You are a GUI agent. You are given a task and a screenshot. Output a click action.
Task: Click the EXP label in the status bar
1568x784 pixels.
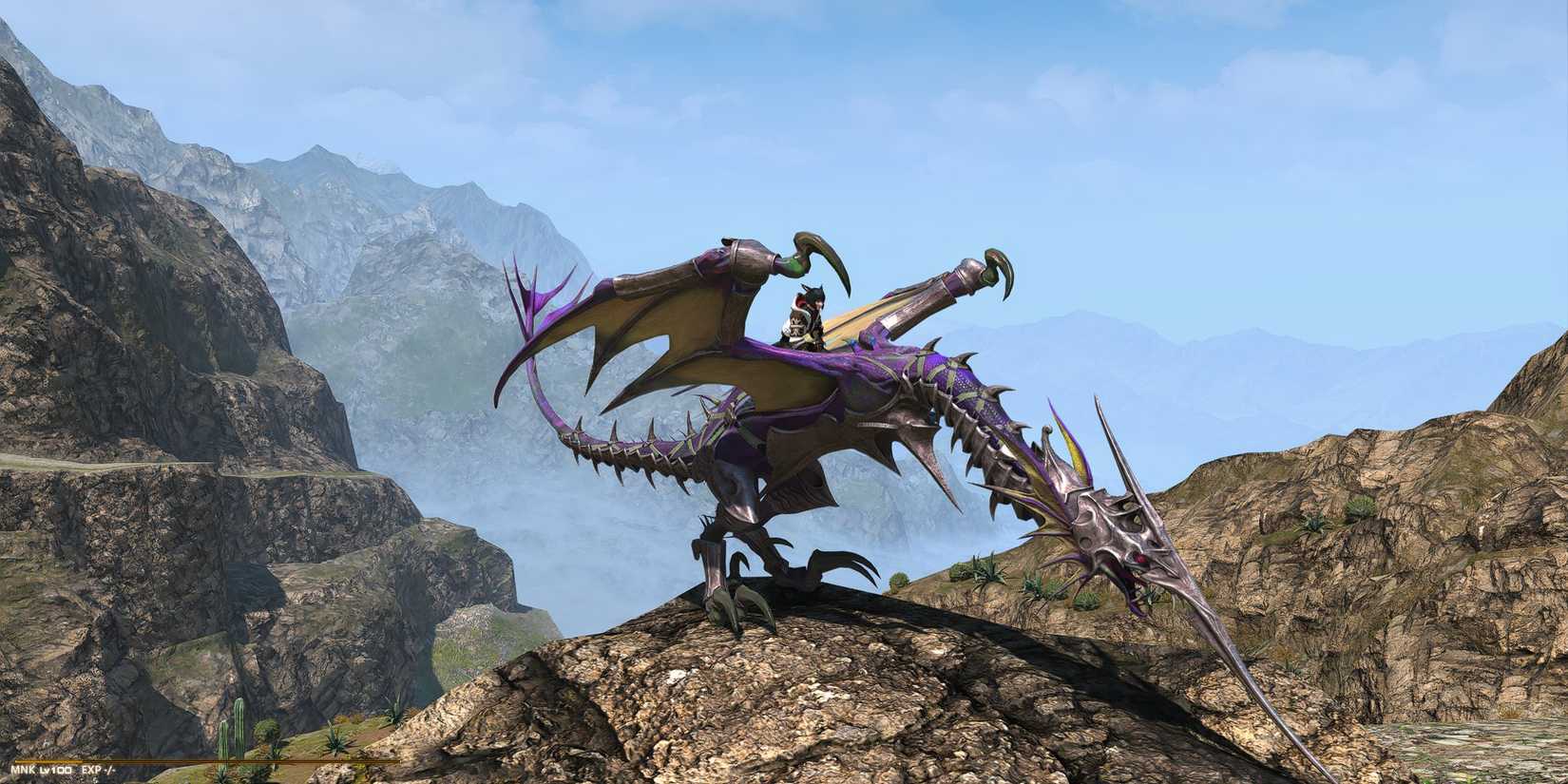91,768
